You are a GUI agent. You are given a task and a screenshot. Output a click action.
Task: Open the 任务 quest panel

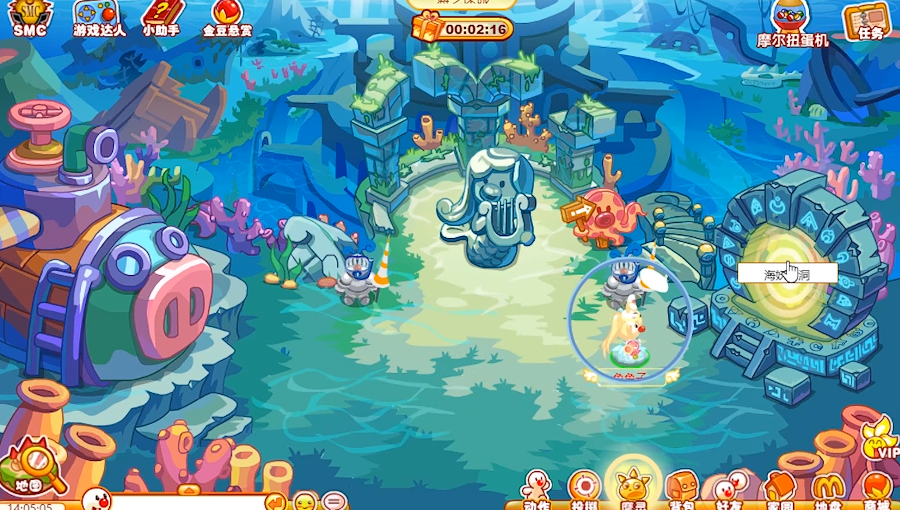pyautogui.click(x=867, y=19)
